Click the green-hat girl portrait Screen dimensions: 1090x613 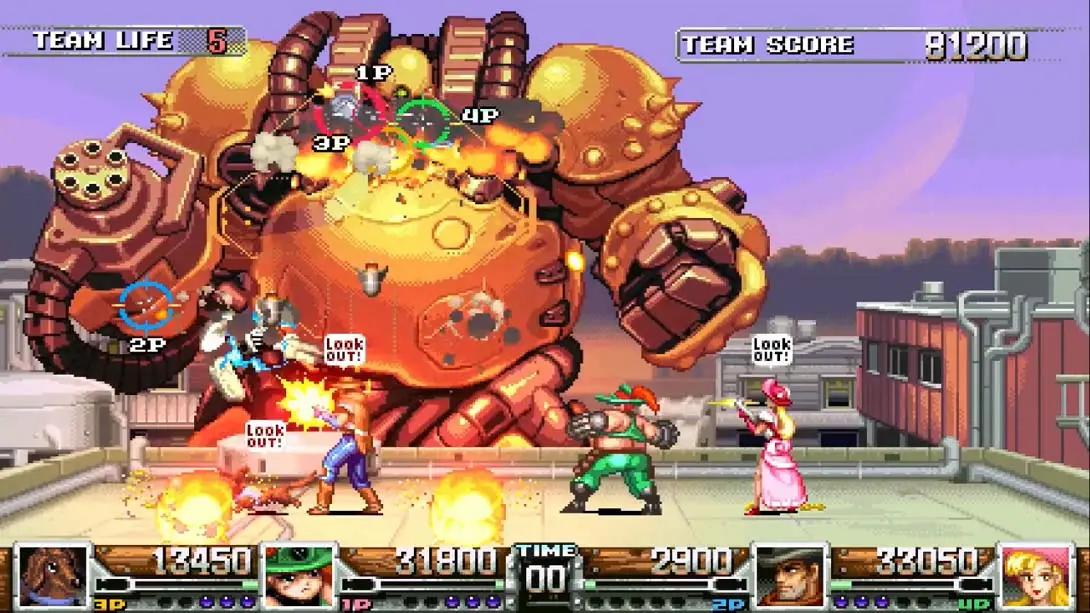(298, 575)
